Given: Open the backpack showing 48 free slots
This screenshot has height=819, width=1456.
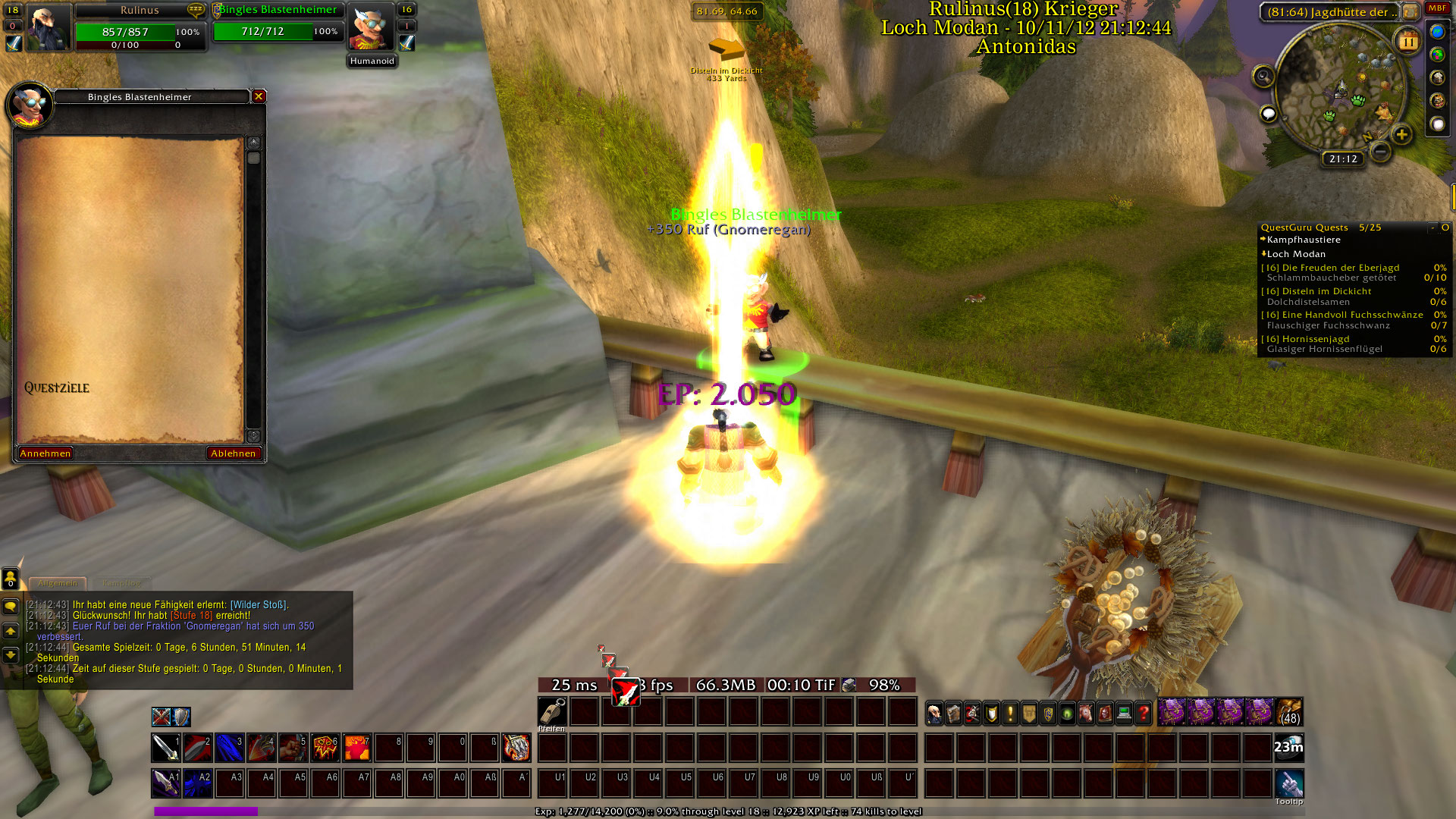Looking at the screenshot, I should (x=1289, y=713).
